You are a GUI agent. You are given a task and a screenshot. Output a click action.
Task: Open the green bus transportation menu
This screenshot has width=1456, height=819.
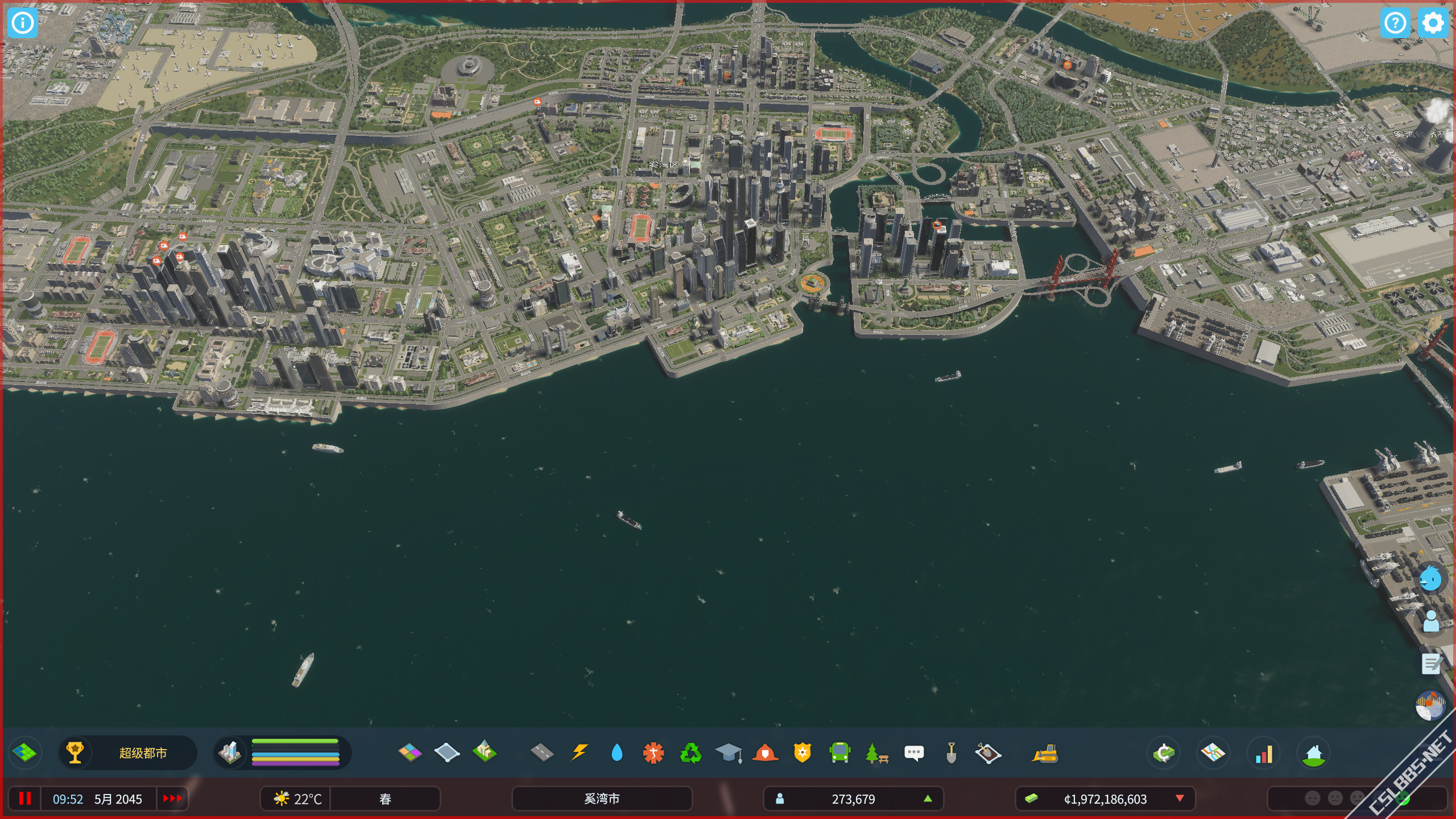[x=839, y=752]
